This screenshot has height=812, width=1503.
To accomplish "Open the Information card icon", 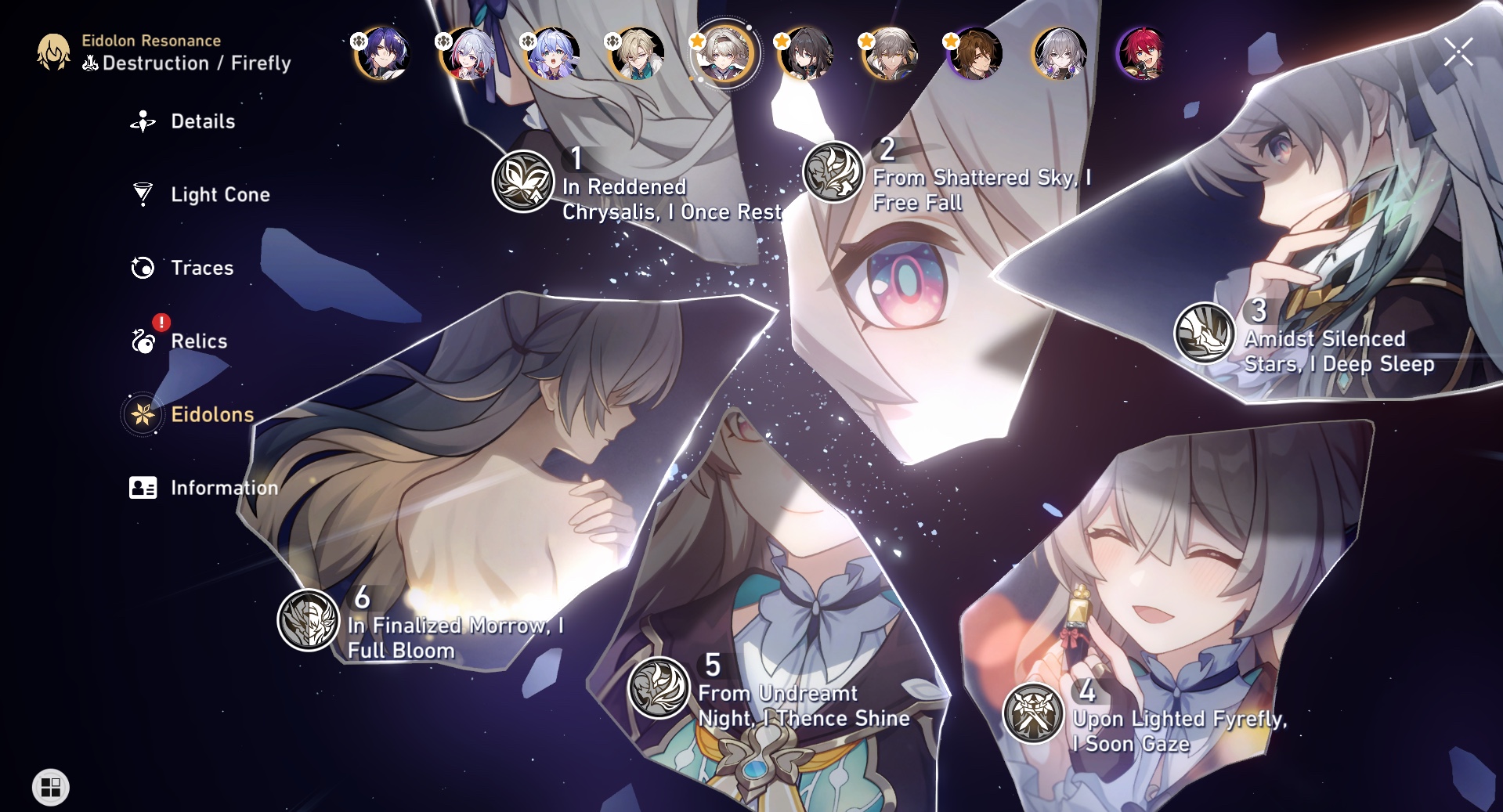I will 142,487.
